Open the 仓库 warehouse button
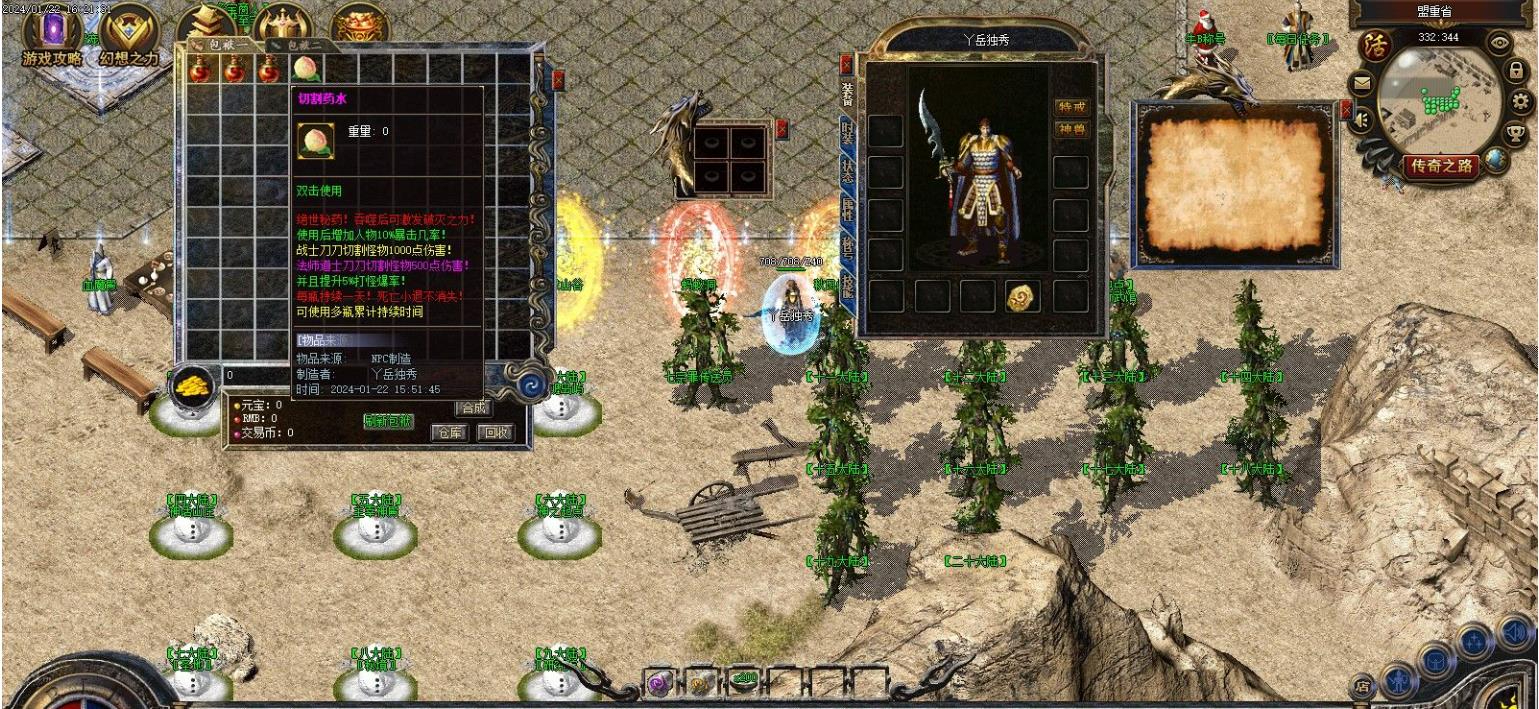 click(x=449, y=433)
